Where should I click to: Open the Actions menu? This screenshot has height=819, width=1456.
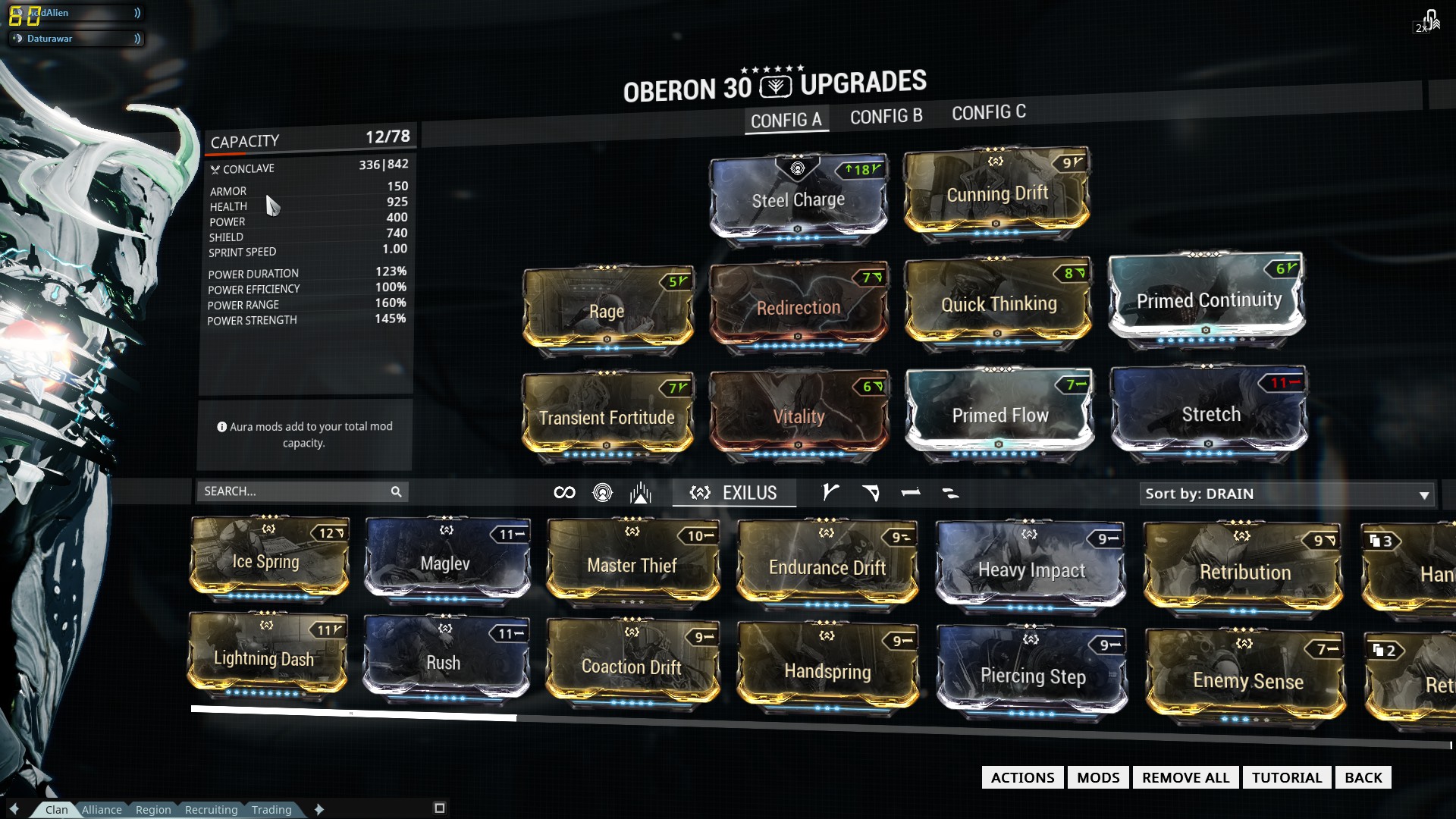(x=1022, y=777)
